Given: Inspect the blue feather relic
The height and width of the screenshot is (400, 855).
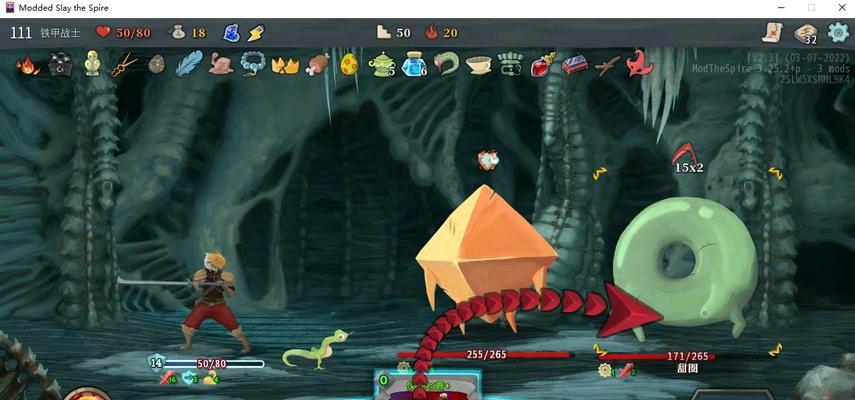Looking at the screenshot, I should pos(188,65).
